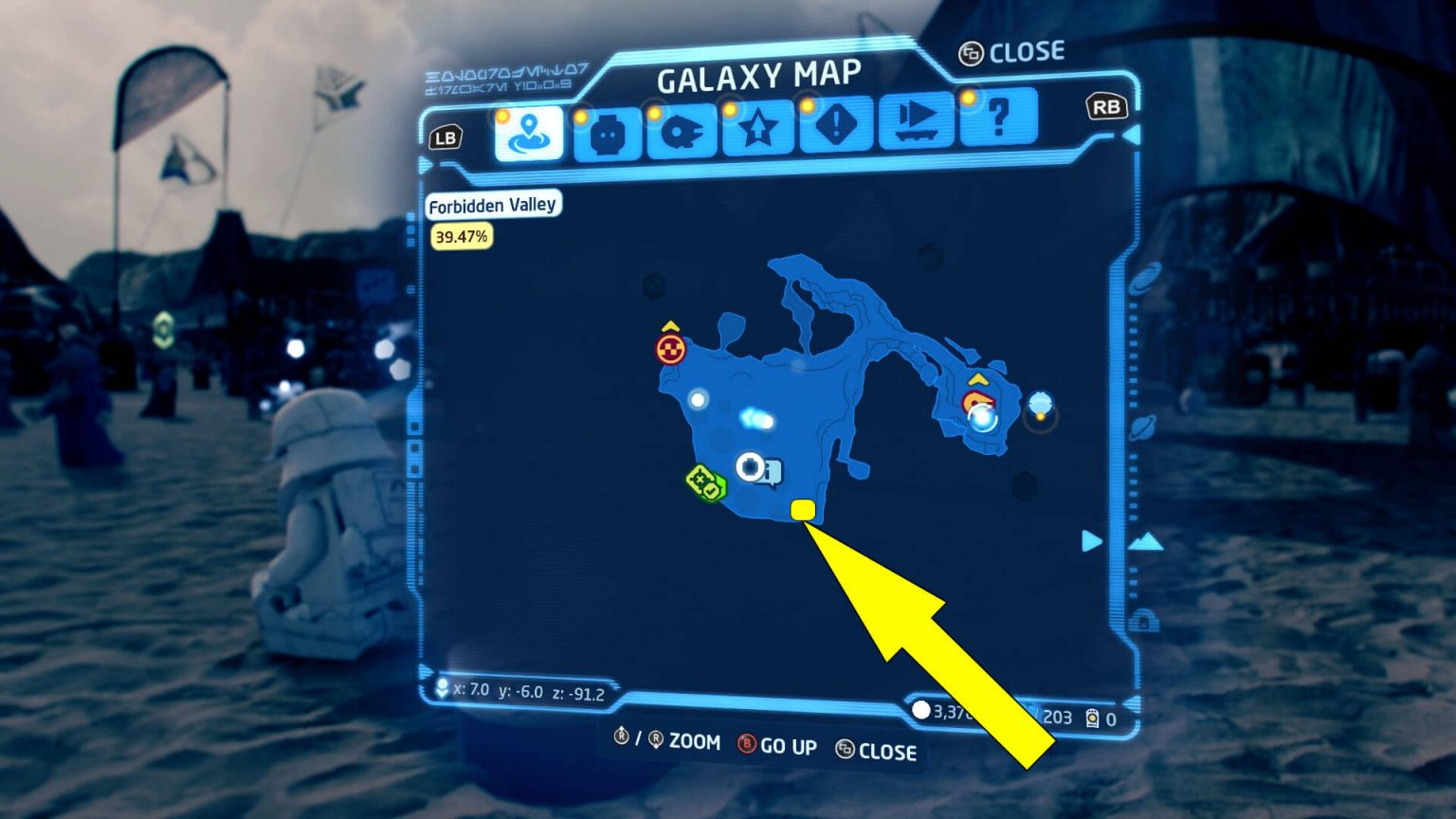This screenshot has width=1456, height=819.
Task: Click the yellow square waypoint marker
Action: (803, 511)
